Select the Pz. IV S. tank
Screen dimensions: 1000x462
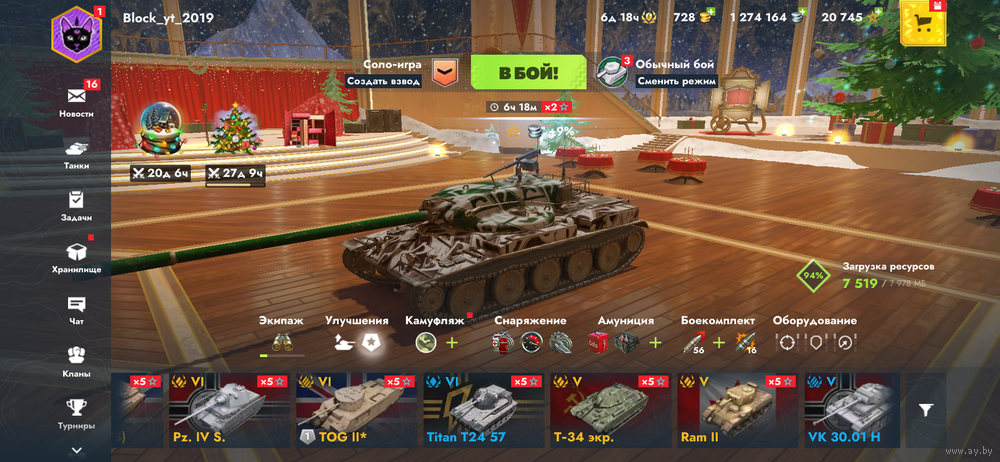pyautogui.click(x=228, y=410)
